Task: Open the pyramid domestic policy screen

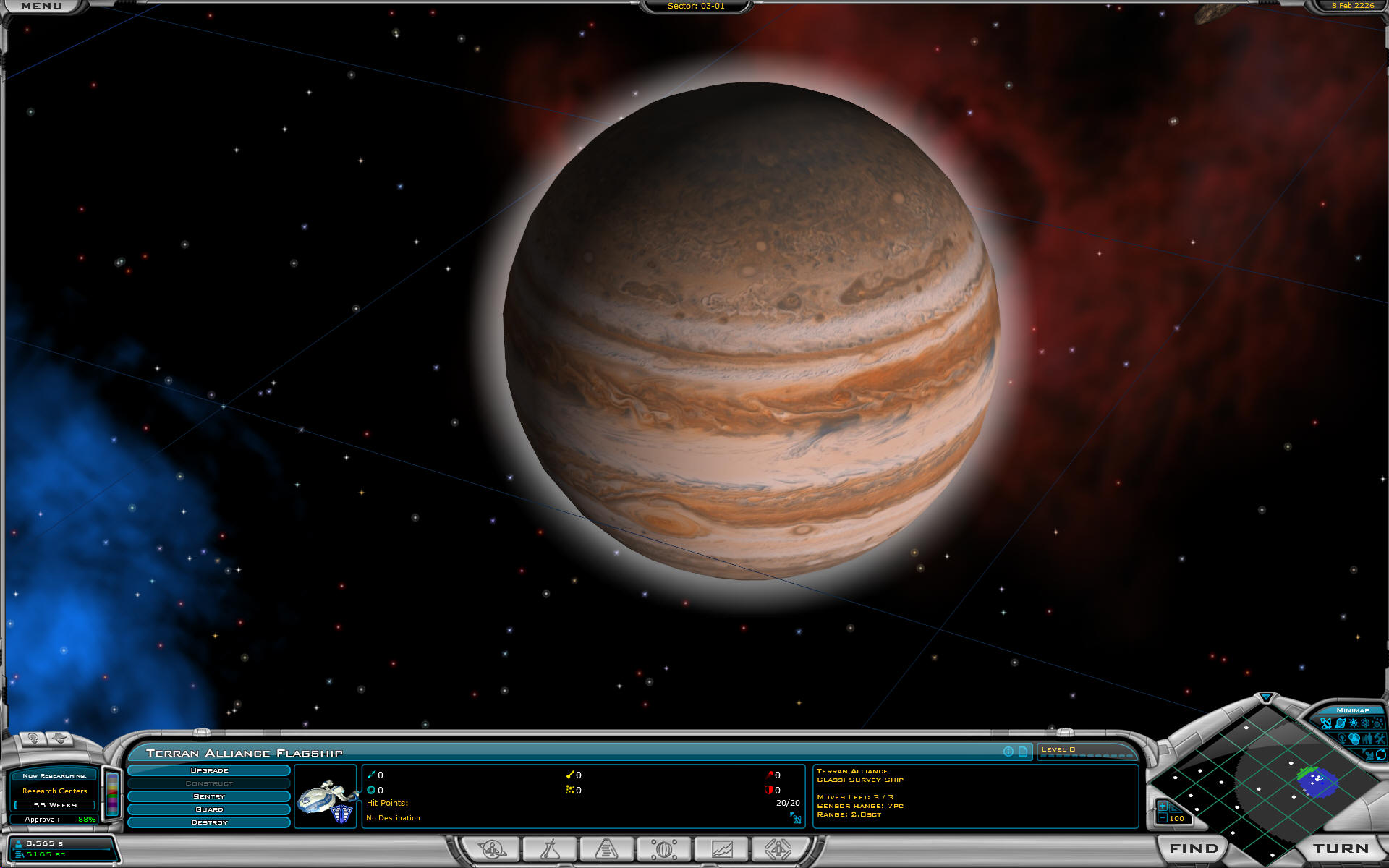Action: click(606, 848)
